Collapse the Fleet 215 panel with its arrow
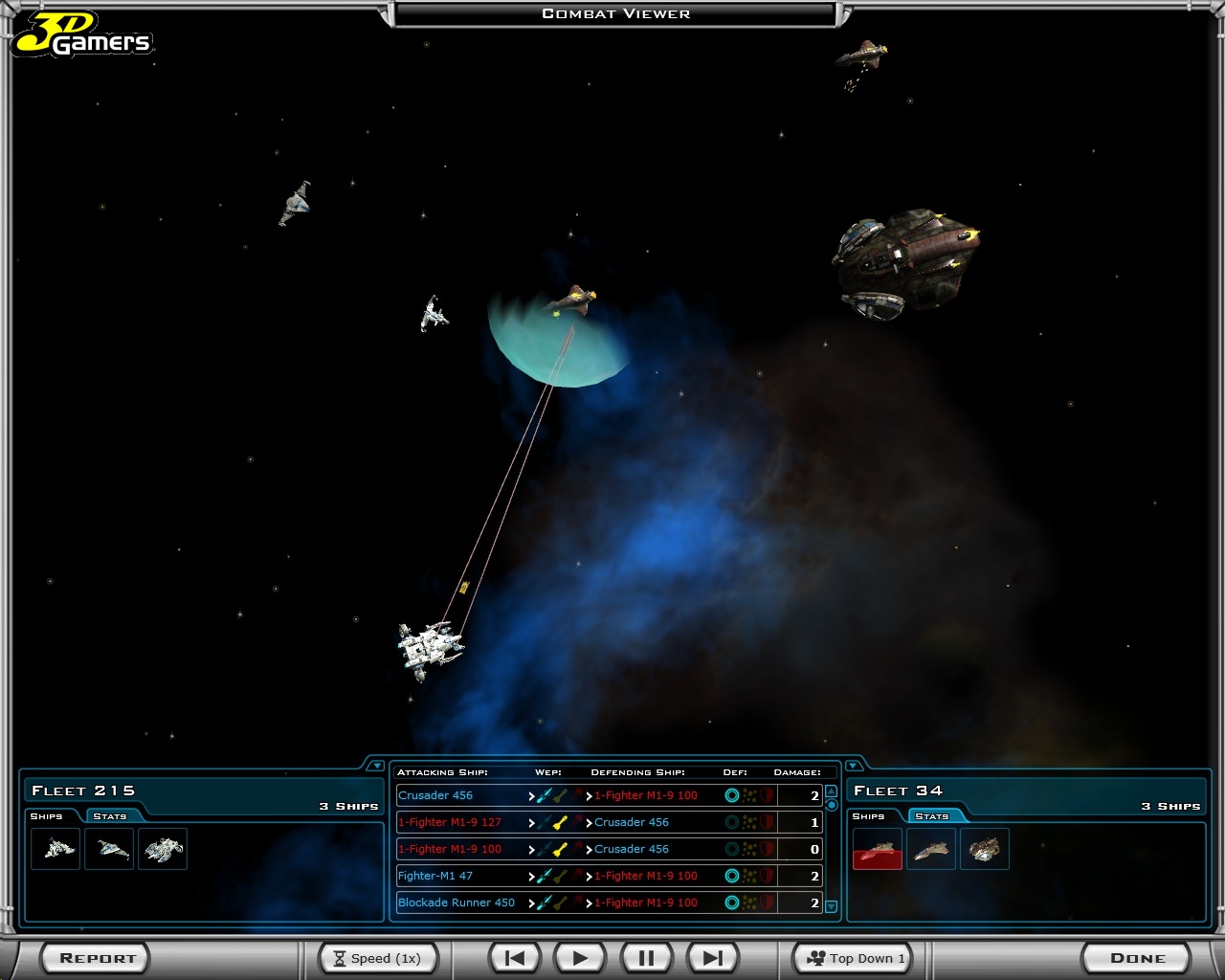The width and height of the screenshot is (1225, 980). tap(376, 765)
